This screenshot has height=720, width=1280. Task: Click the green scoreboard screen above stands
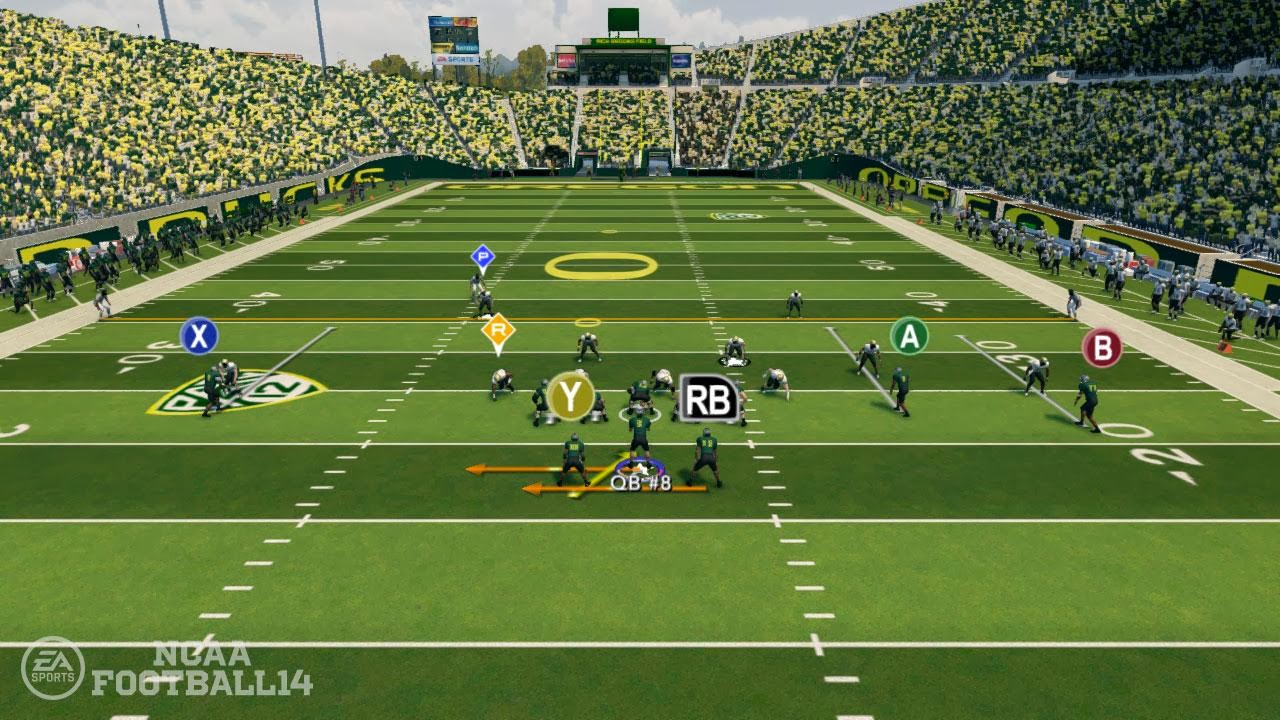click(623, 19)
